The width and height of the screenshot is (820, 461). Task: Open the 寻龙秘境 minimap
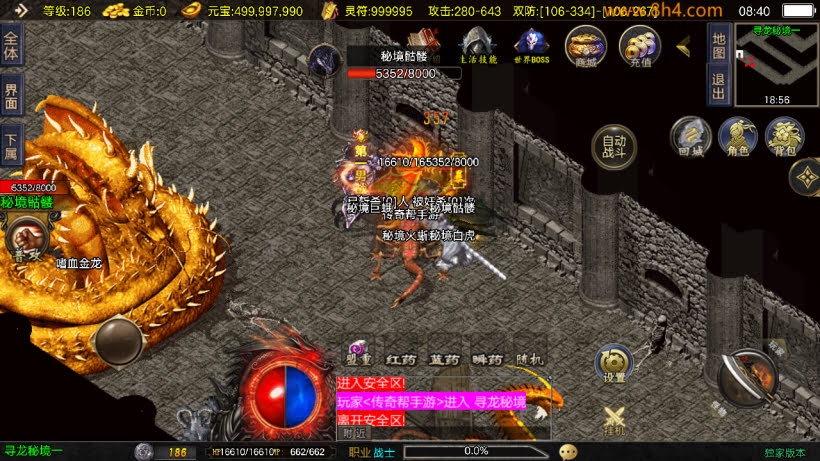[x=776, y=65]
